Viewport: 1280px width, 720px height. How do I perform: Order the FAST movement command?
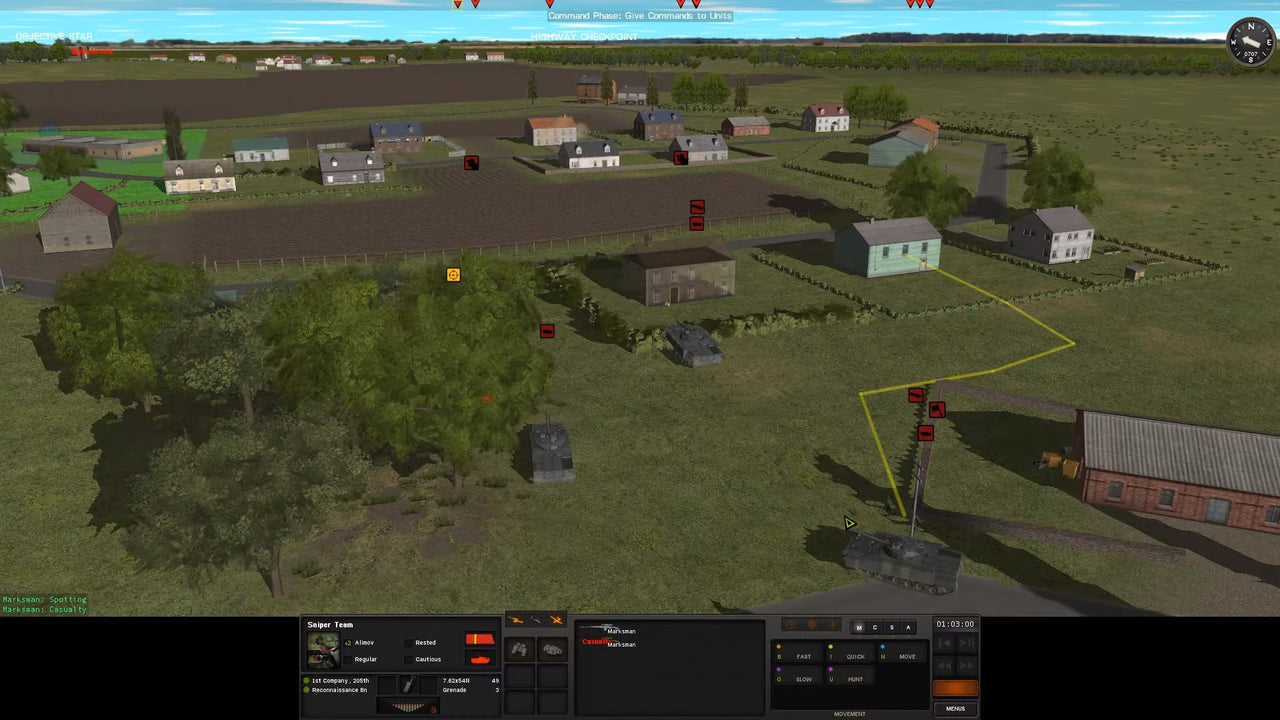[x=803, y=656]
